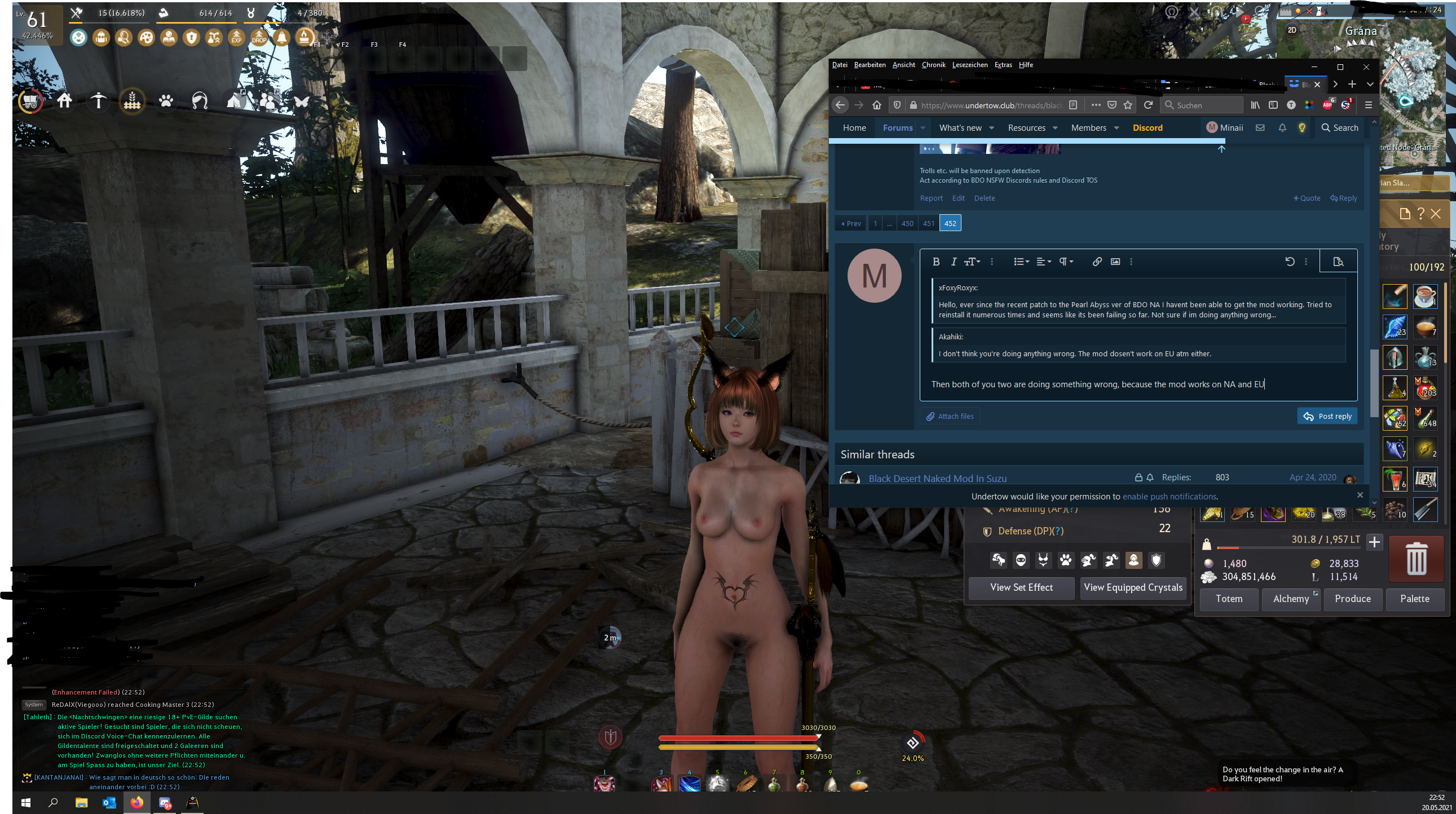Click the trash can delete icon

point(1416,559)
